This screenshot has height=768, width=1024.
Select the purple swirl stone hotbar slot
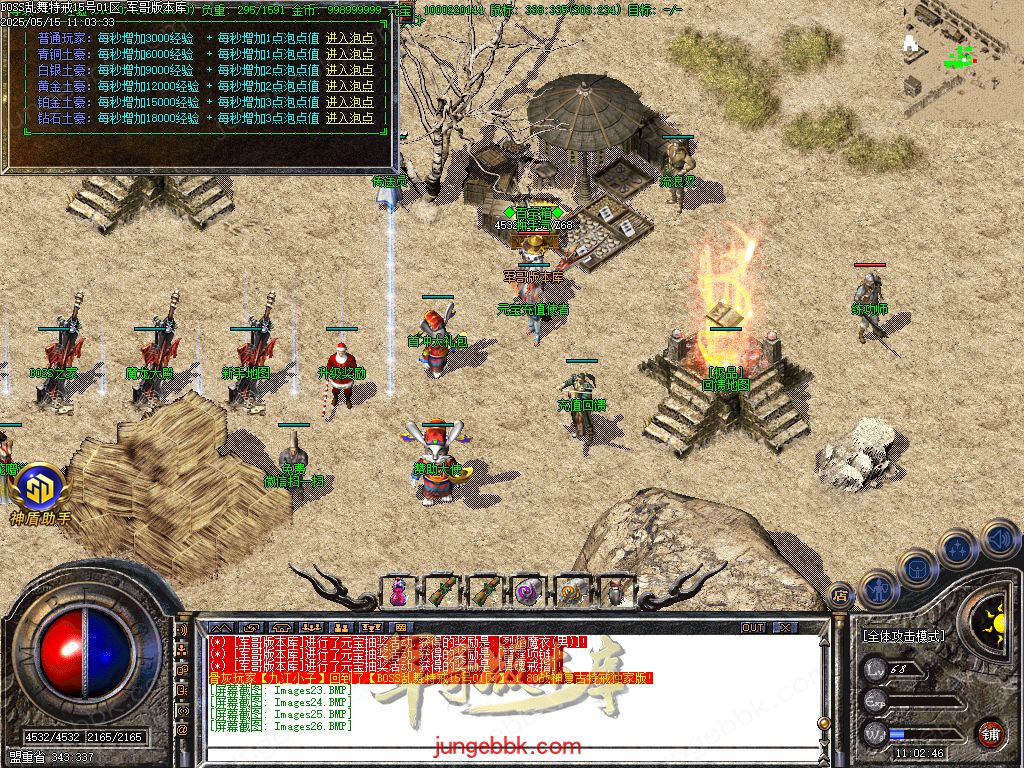tap(528, 591)
